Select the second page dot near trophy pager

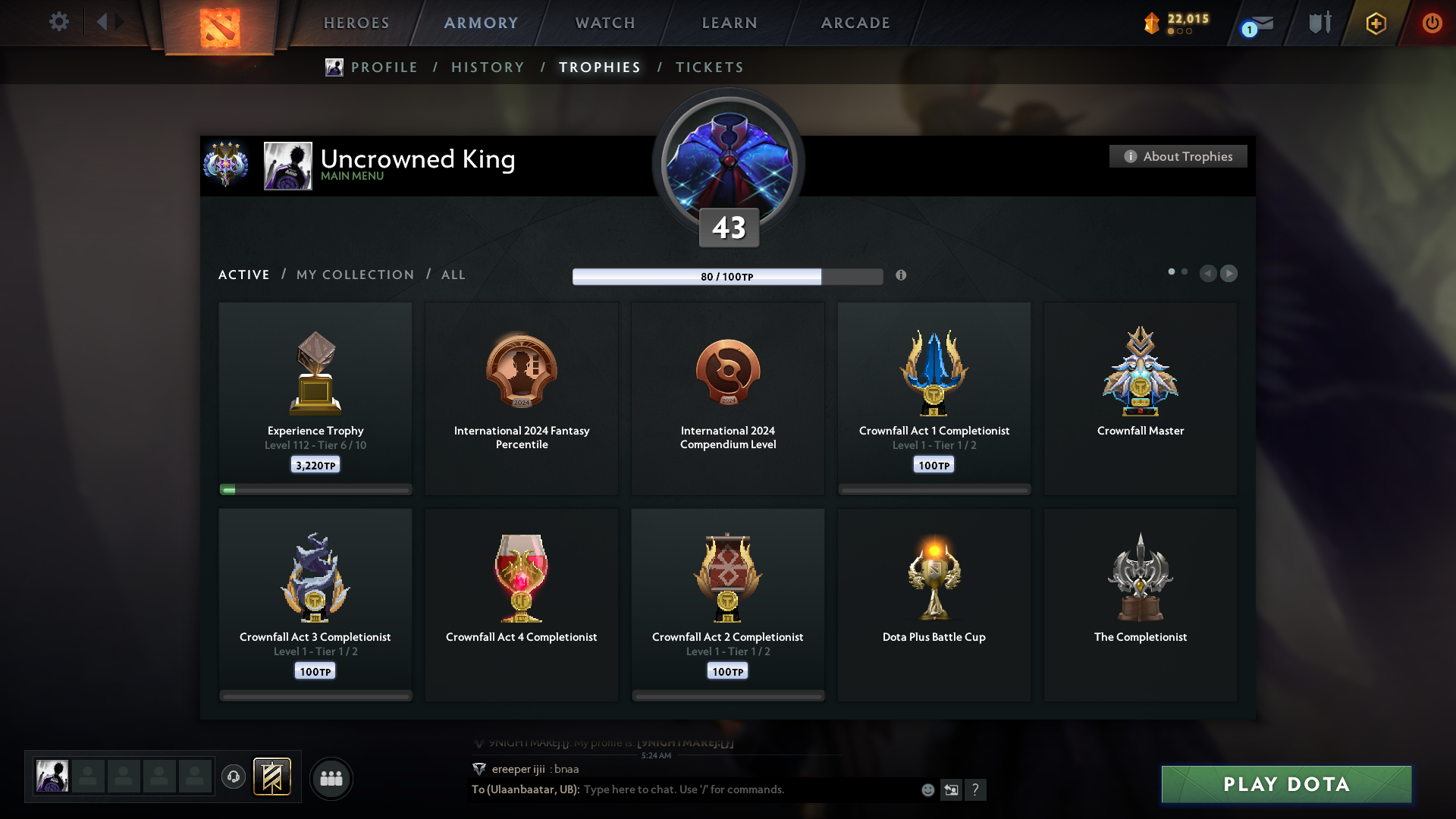pos(1185,271)
